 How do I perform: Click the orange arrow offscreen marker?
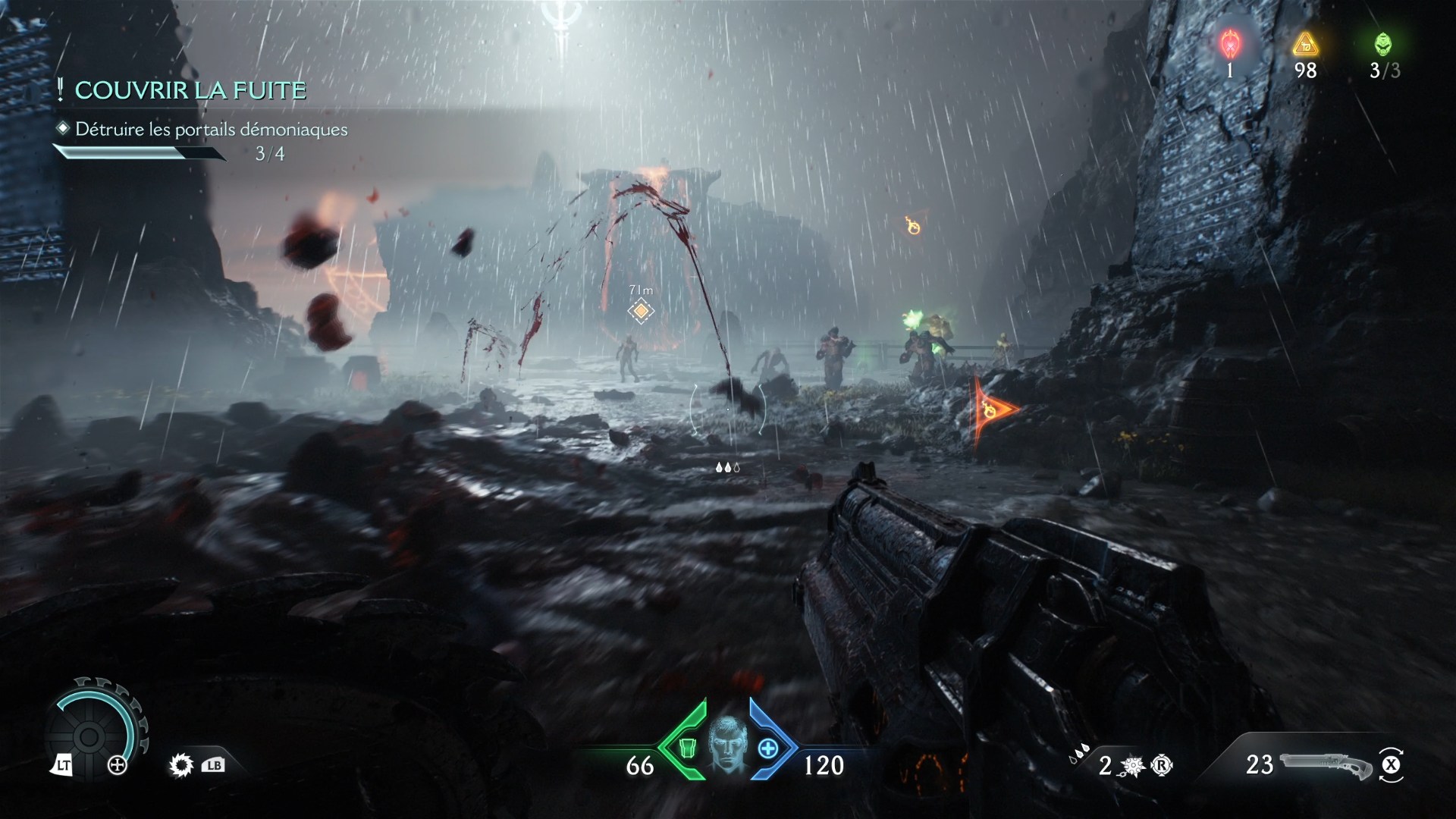coord(993,409)
